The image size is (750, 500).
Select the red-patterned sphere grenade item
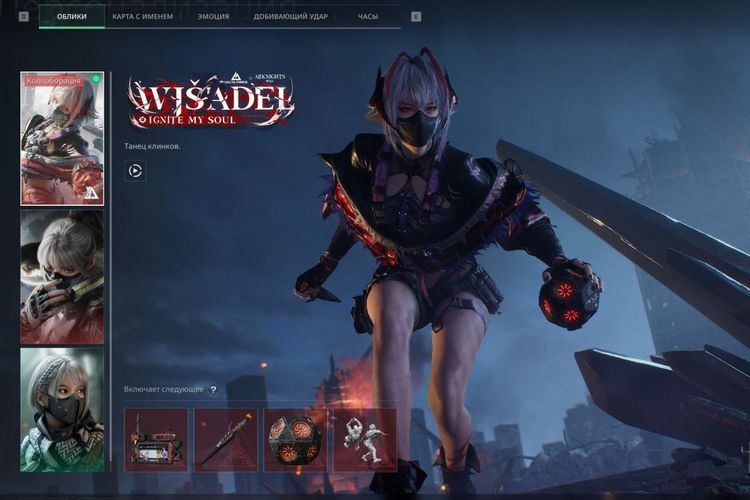pos(295,439)
